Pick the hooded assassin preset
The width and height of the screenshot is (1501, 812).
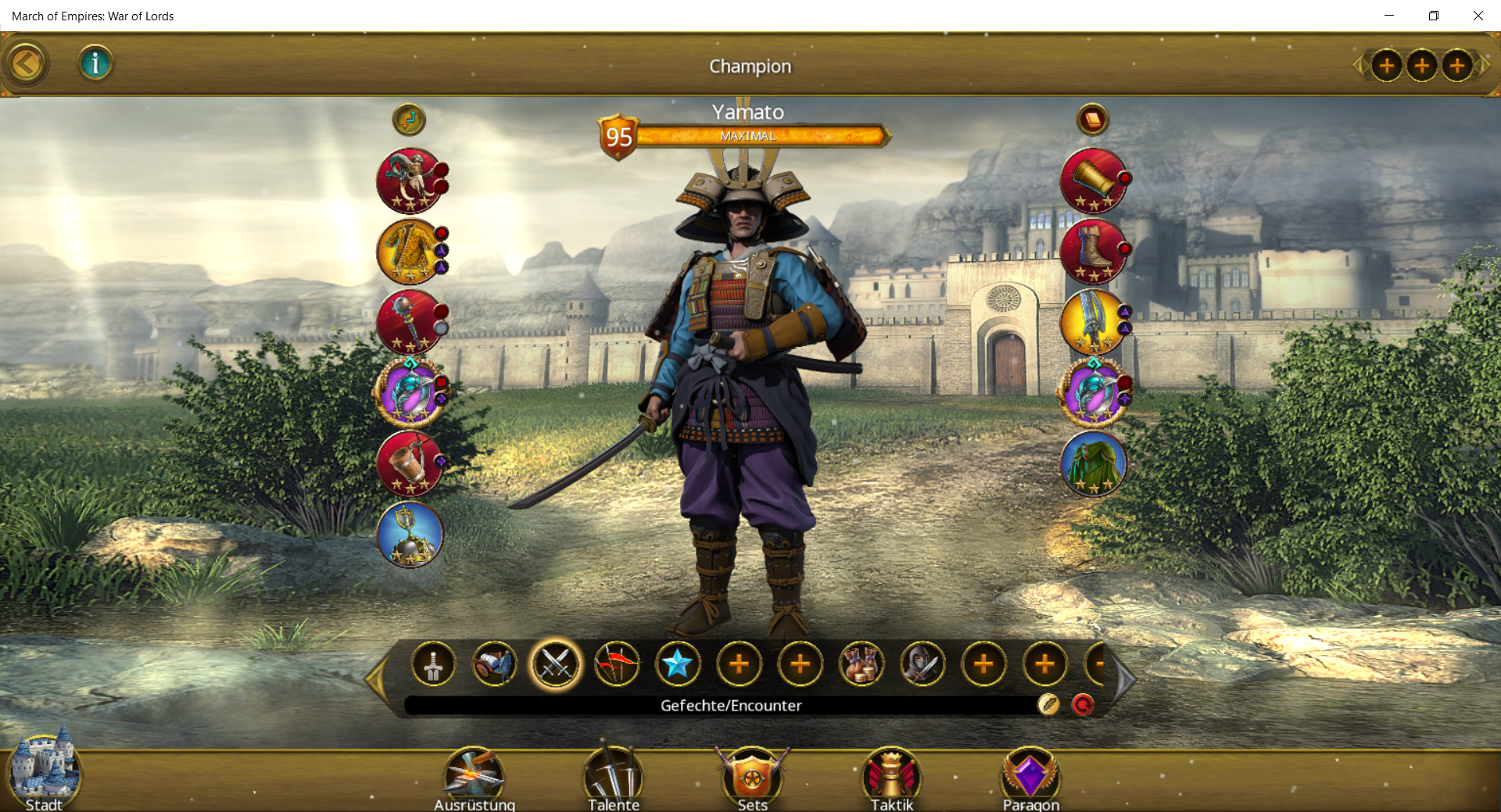point(922,665)
